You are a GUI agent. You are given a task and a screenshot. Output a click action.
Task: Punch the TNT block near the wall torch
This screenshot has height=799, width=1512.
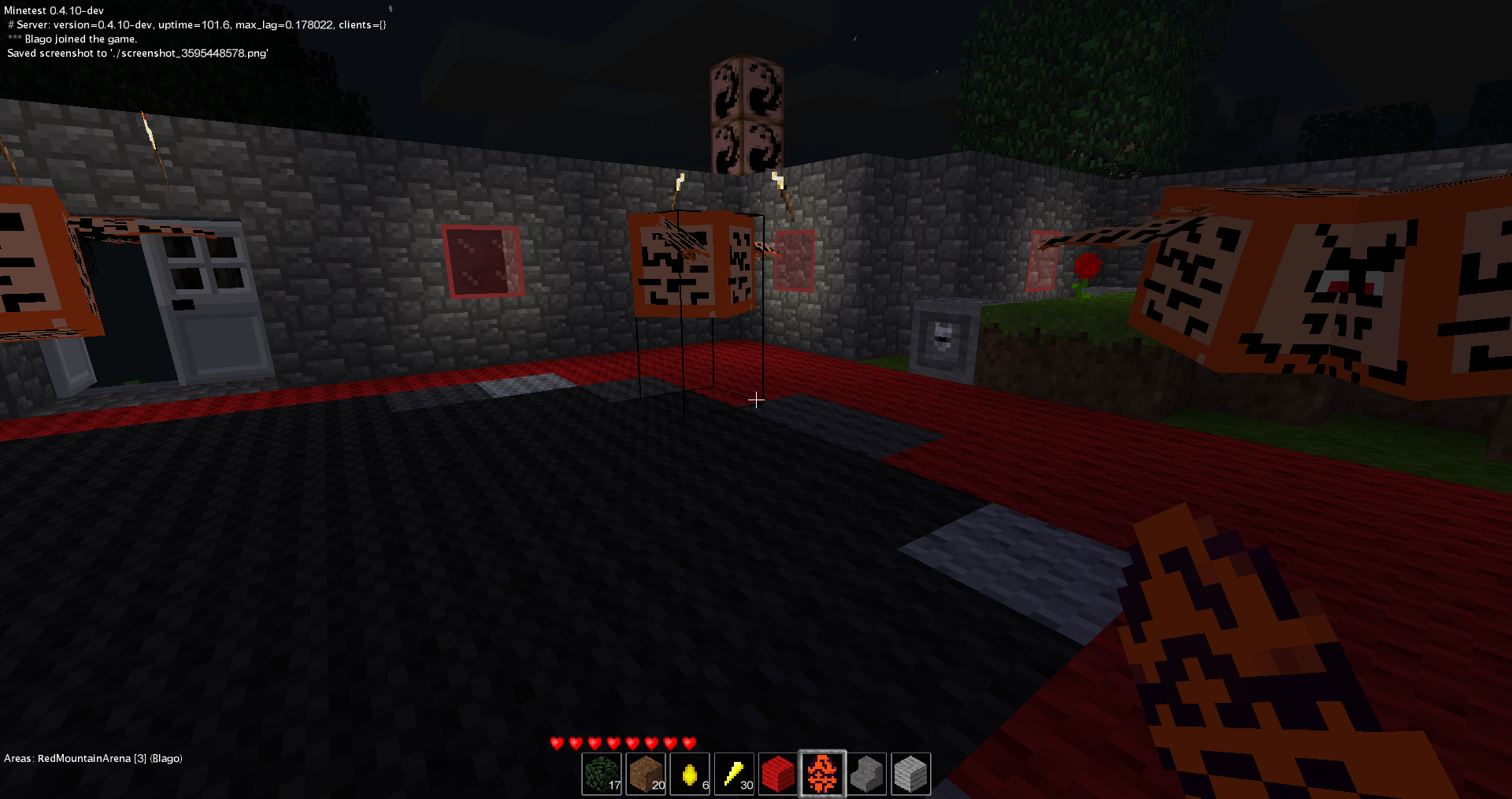pos(691,260)
